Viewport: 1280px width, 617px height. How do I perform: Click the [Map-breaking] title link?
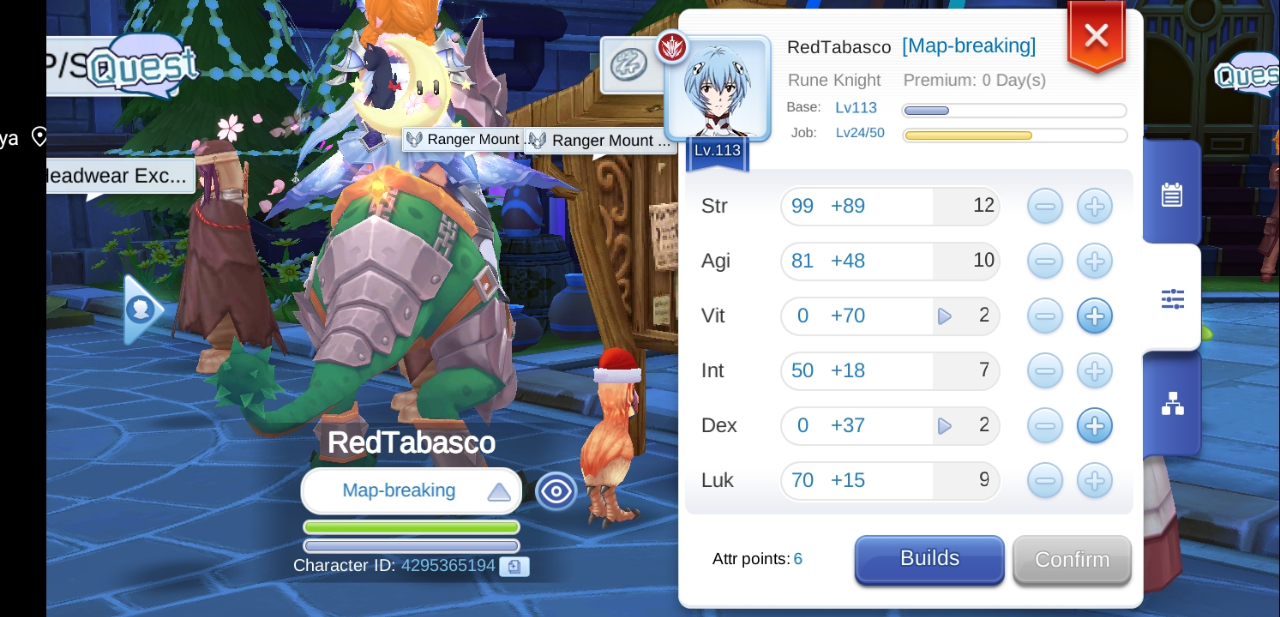coord(968,46)
